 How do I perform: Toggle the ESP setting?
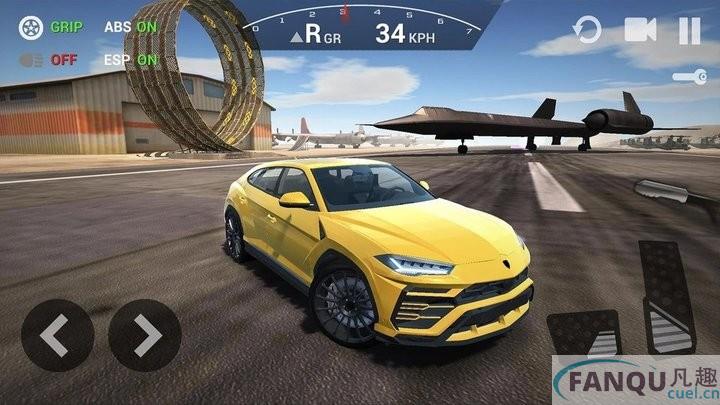(130, 59)
